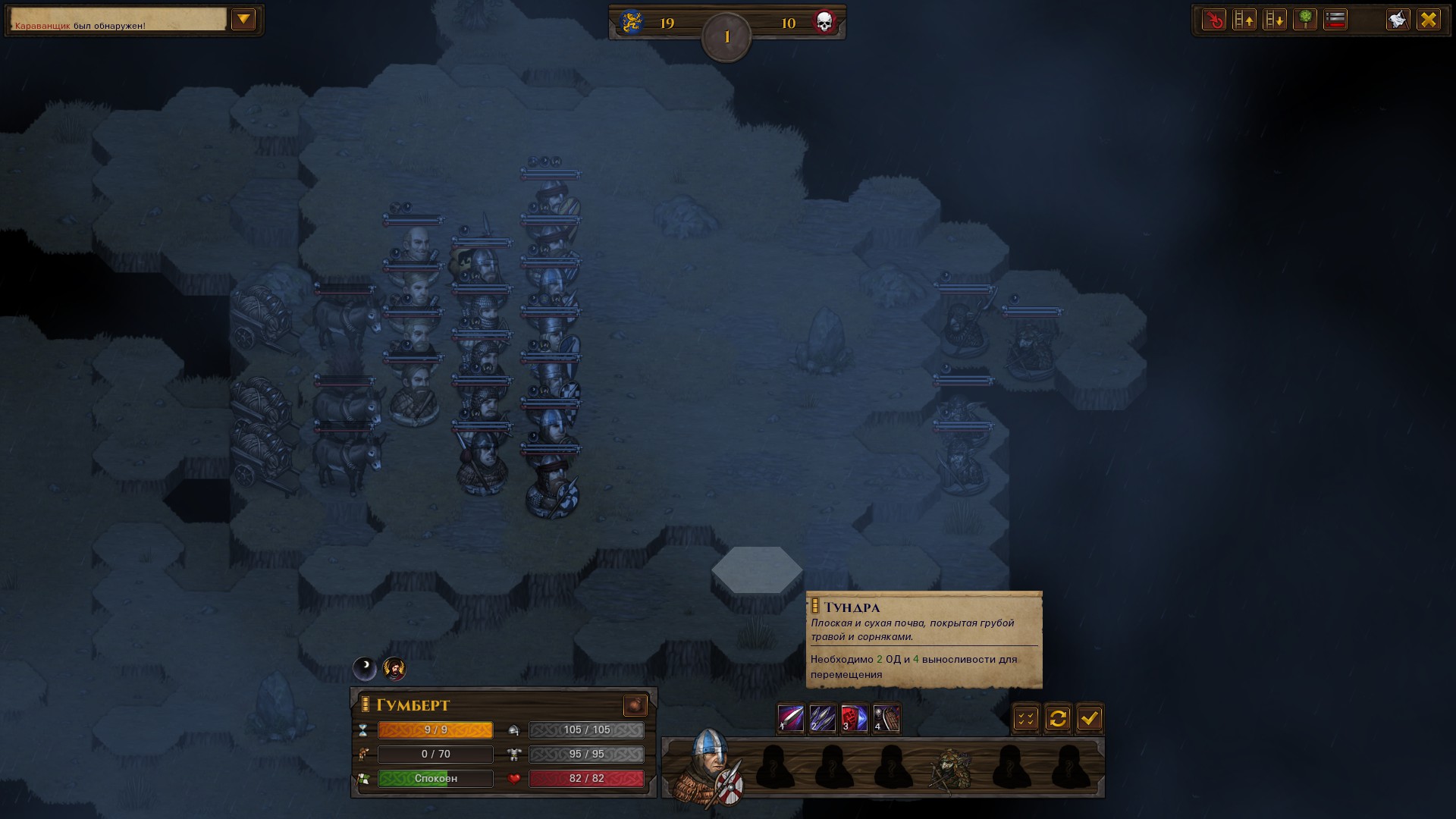Select Гумберт's portrait in the turn order bar

(x=711, y=766)
